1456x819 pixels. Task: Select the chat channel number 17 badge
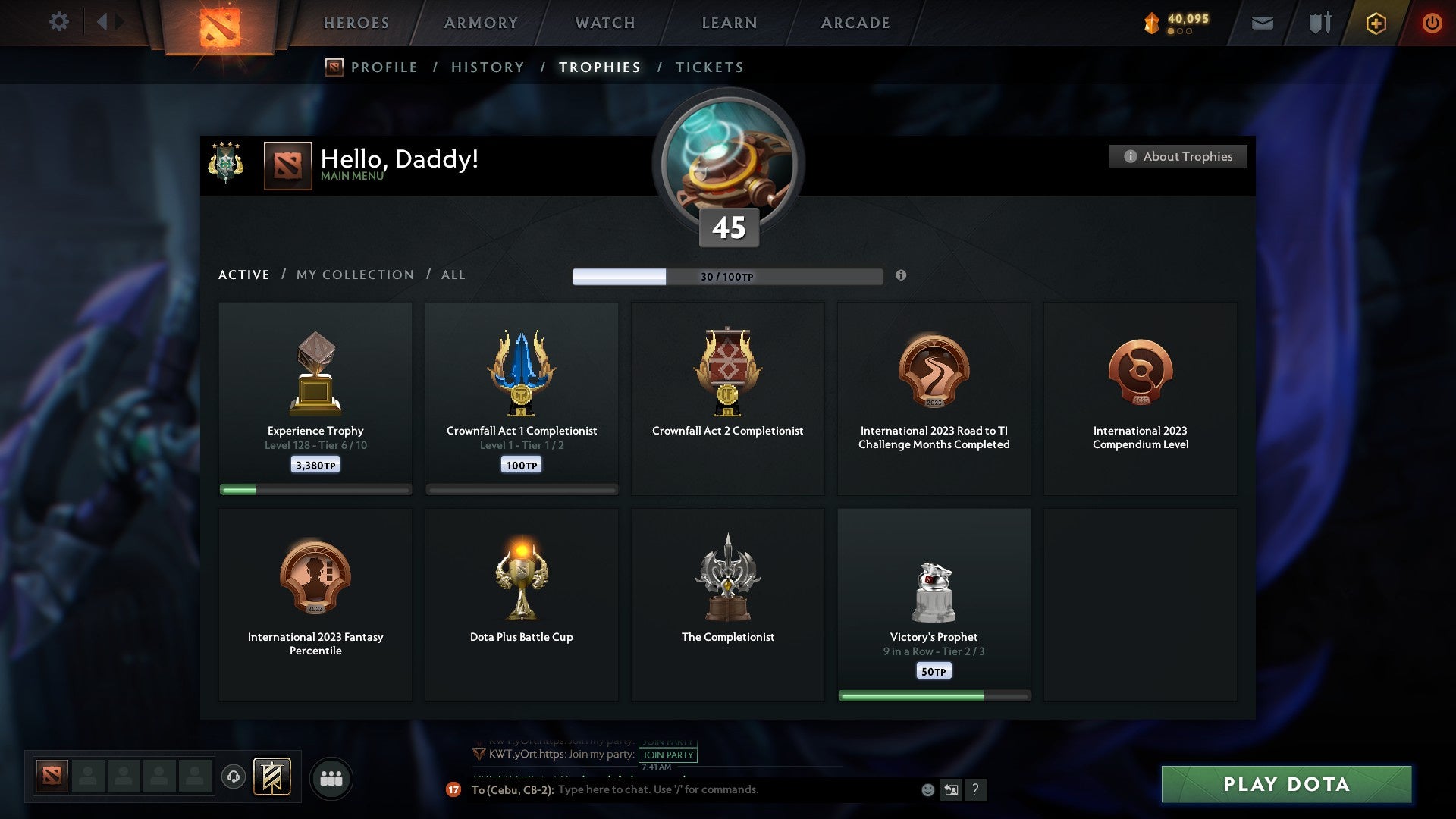click(454, 790)
